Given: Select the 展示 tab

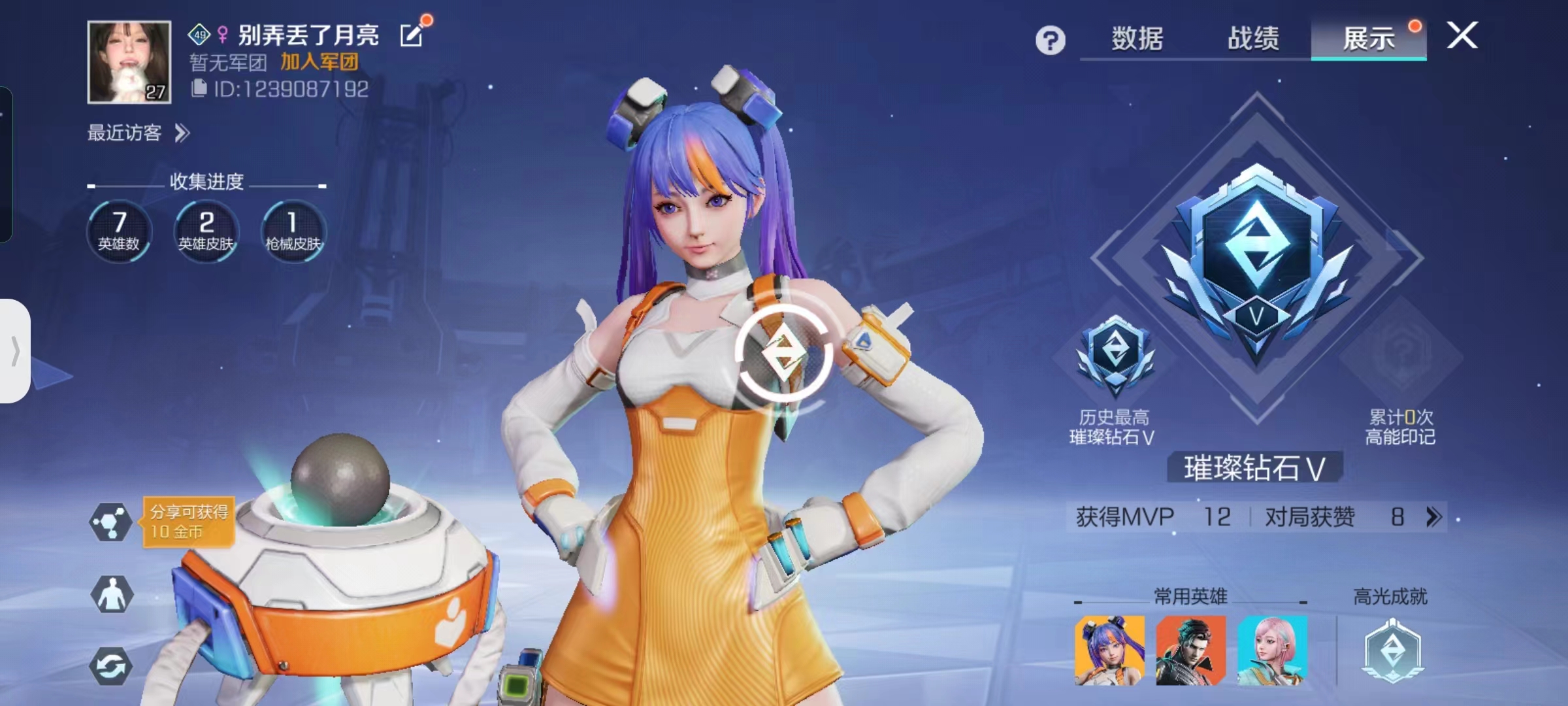Looking at the screenshot, I should click(1368, 38).
